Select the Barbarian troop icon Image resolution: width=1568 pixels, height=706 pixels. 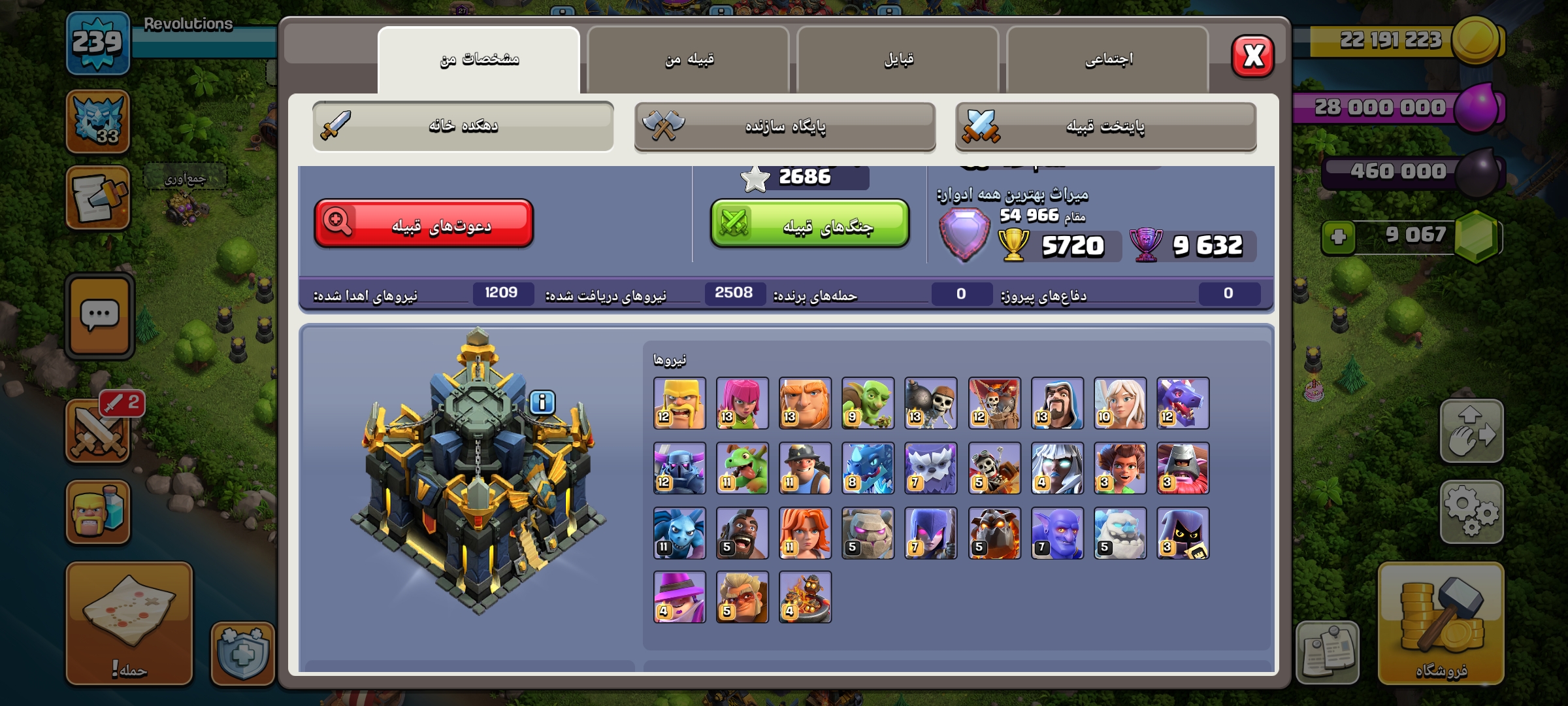[679, 403]
